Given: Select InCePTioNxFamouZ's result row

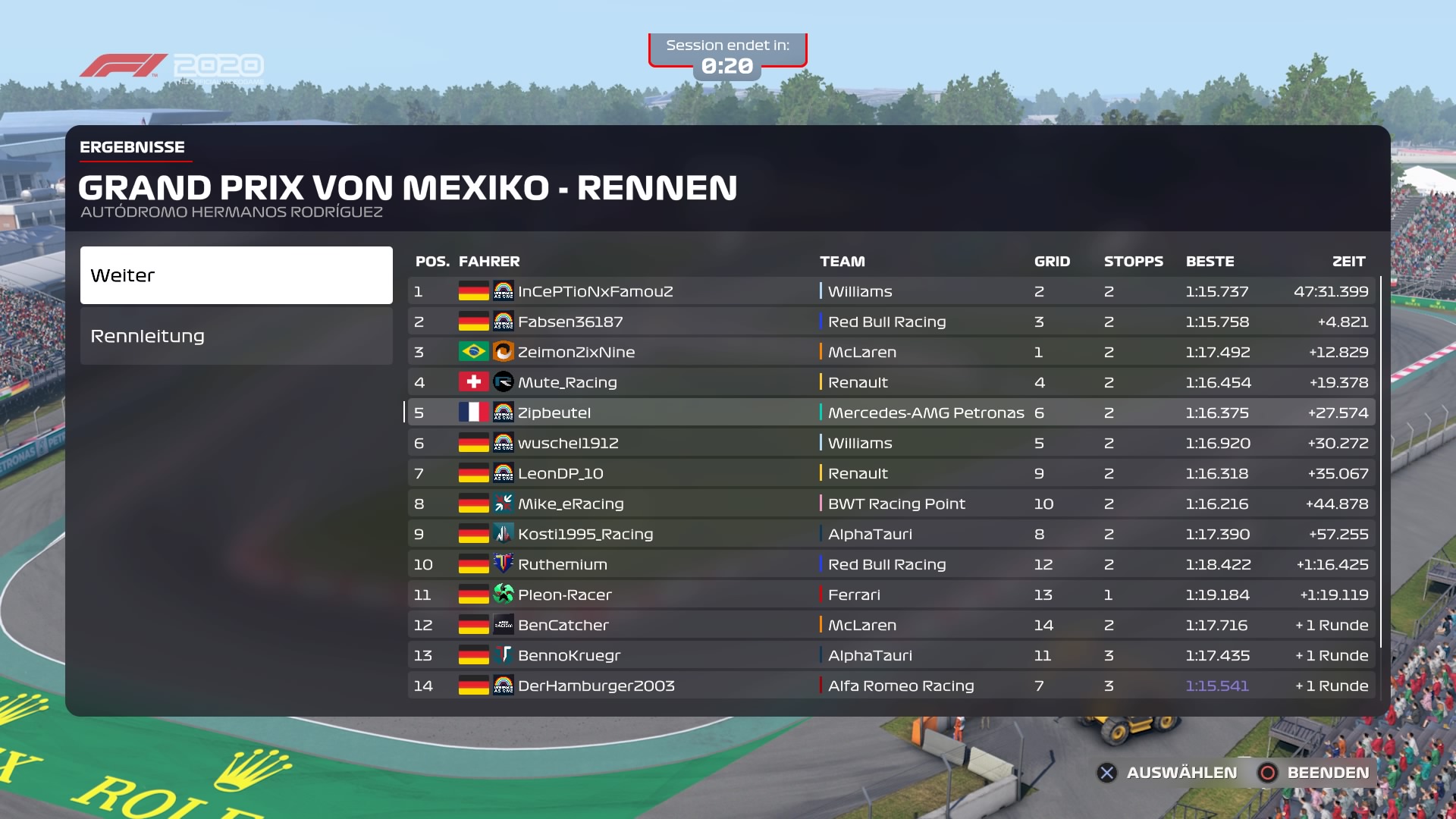Looking at the screenshot, I should [x=891, y=291].
